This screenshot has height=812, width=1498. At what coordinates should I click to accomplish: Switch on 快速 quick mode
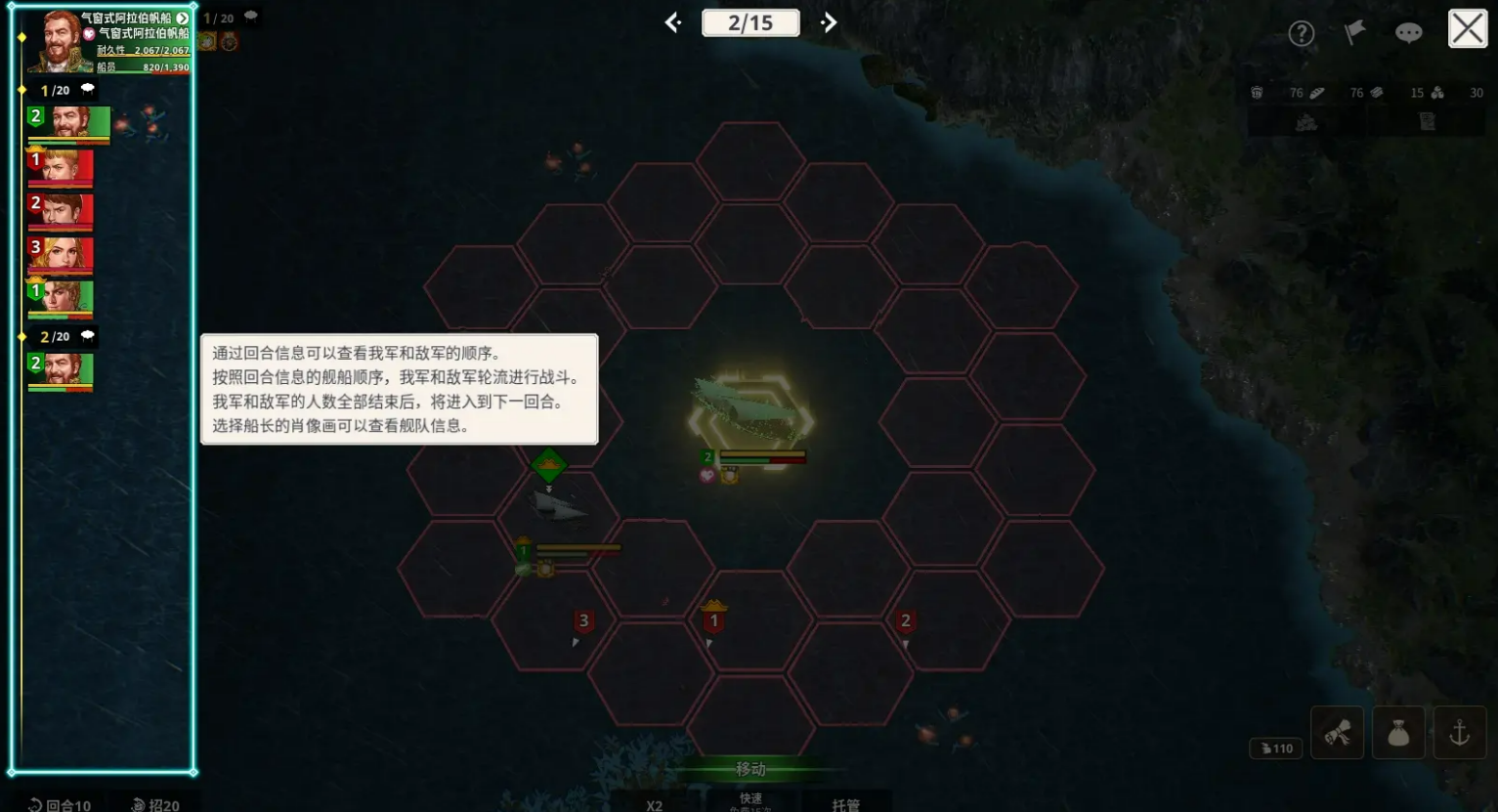(749, 799)
